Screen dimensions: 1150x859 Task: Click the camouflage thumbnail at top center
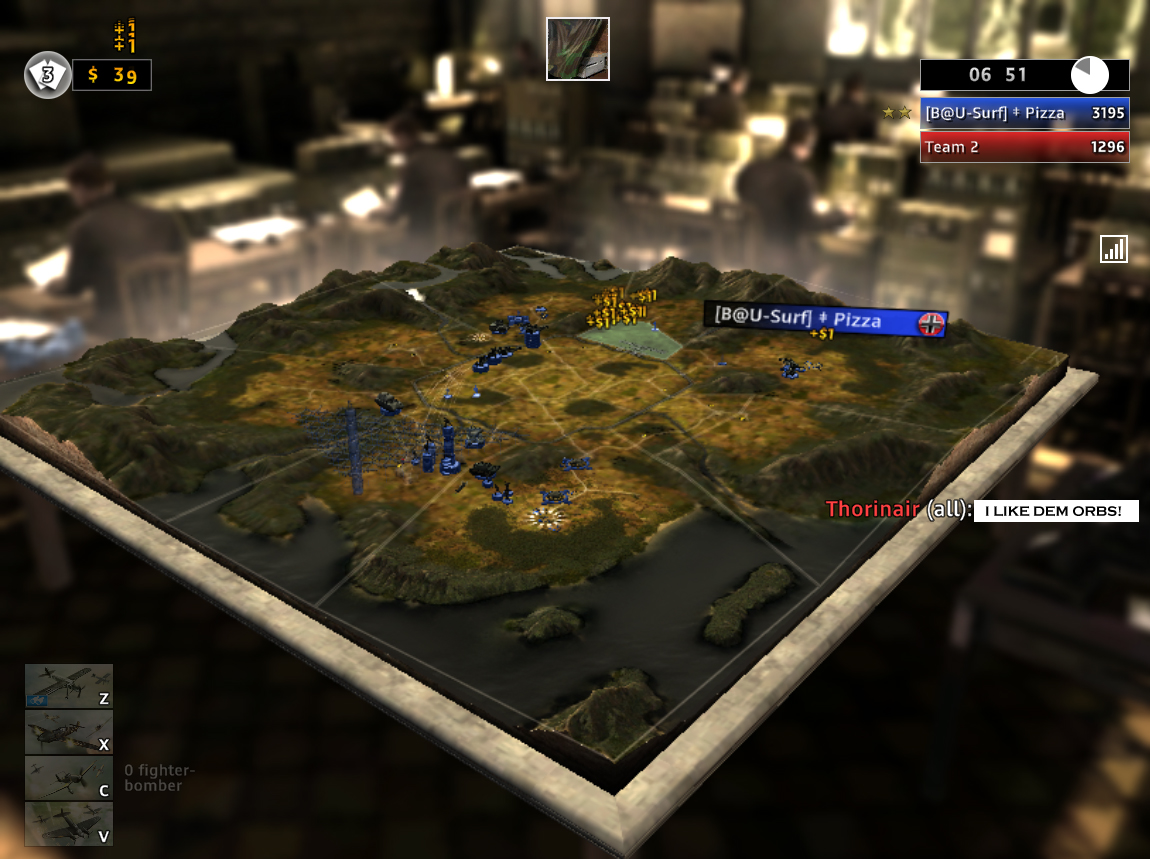(577, 49)
